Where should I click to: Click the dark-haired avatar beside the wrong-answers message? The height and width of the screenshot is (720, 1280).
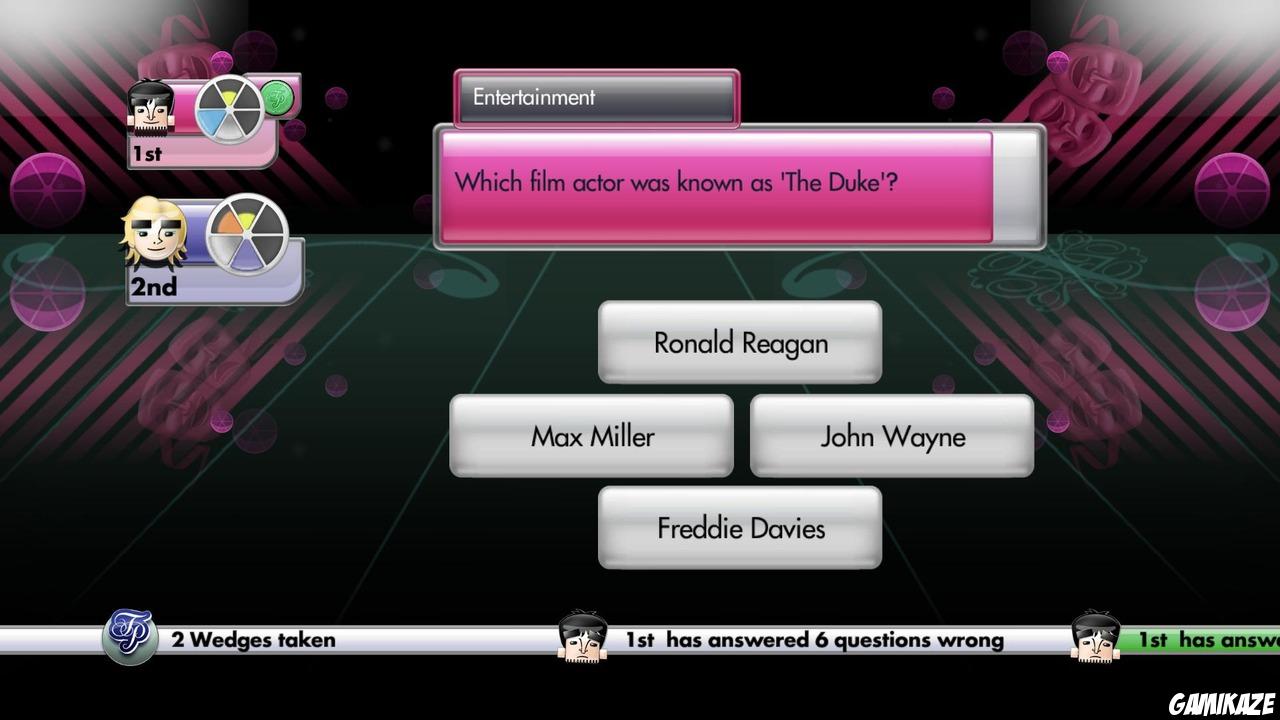coord(583,637)
